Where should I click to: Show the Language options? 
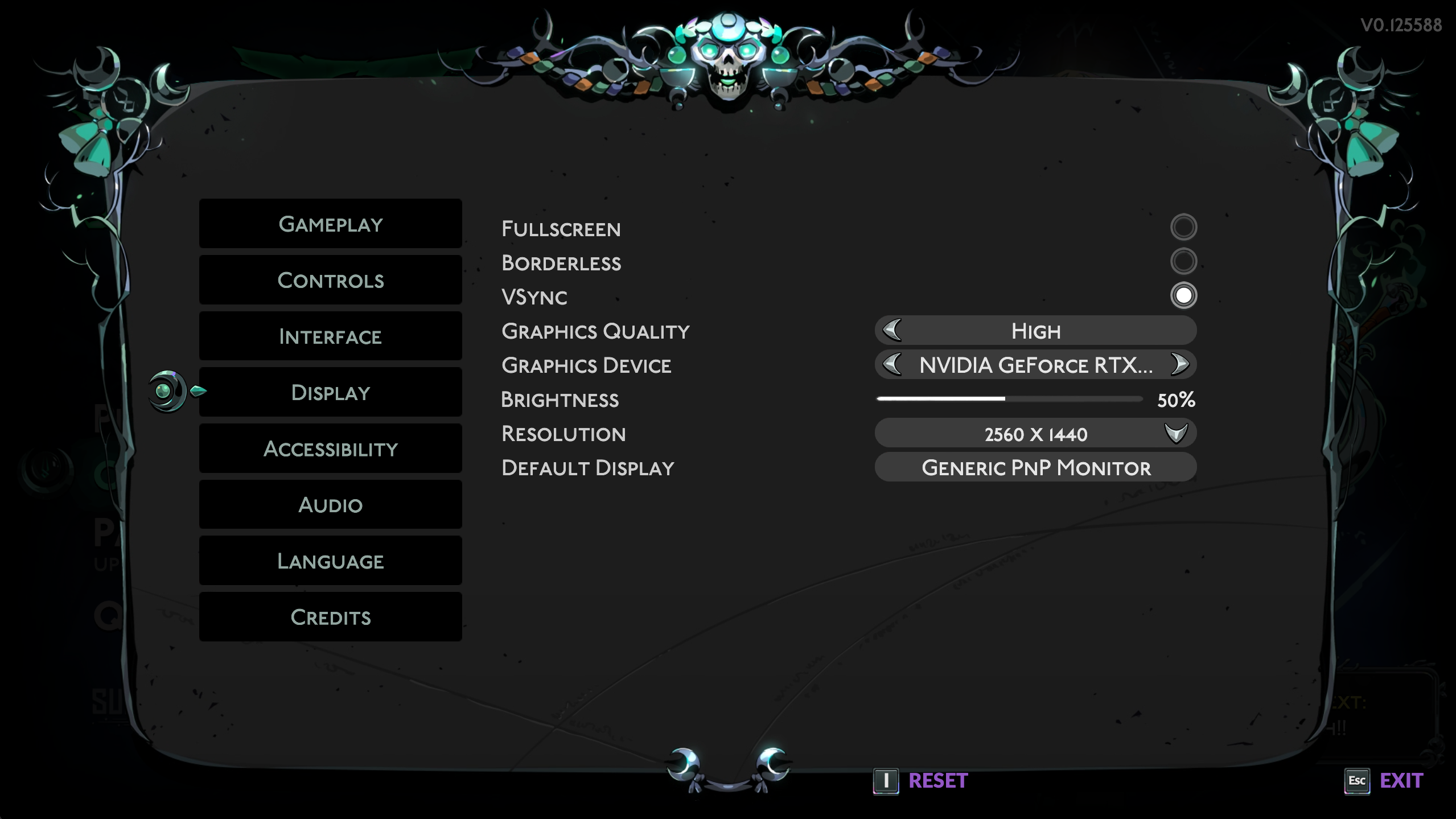pos(330,561)
